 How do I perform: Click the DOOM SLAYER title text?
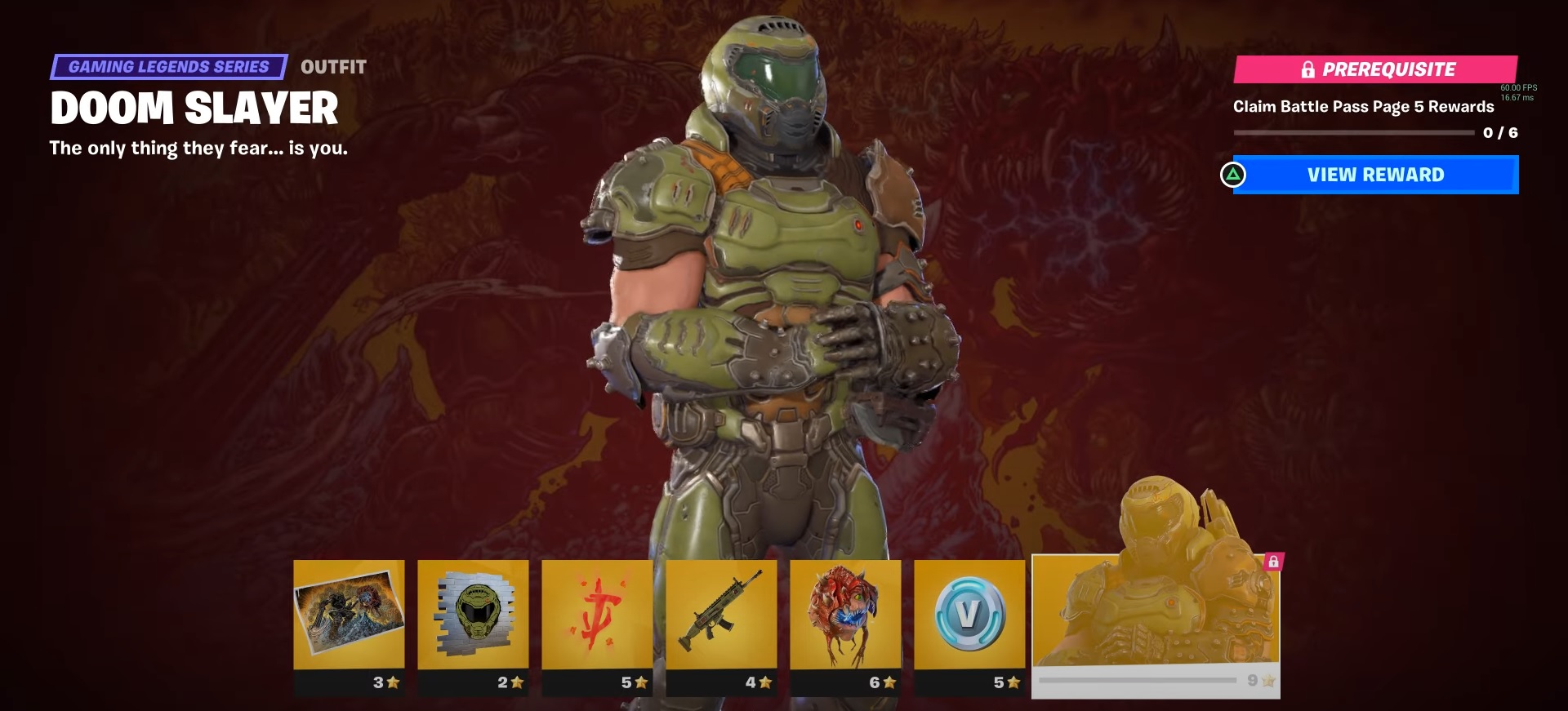coord(196,107)
